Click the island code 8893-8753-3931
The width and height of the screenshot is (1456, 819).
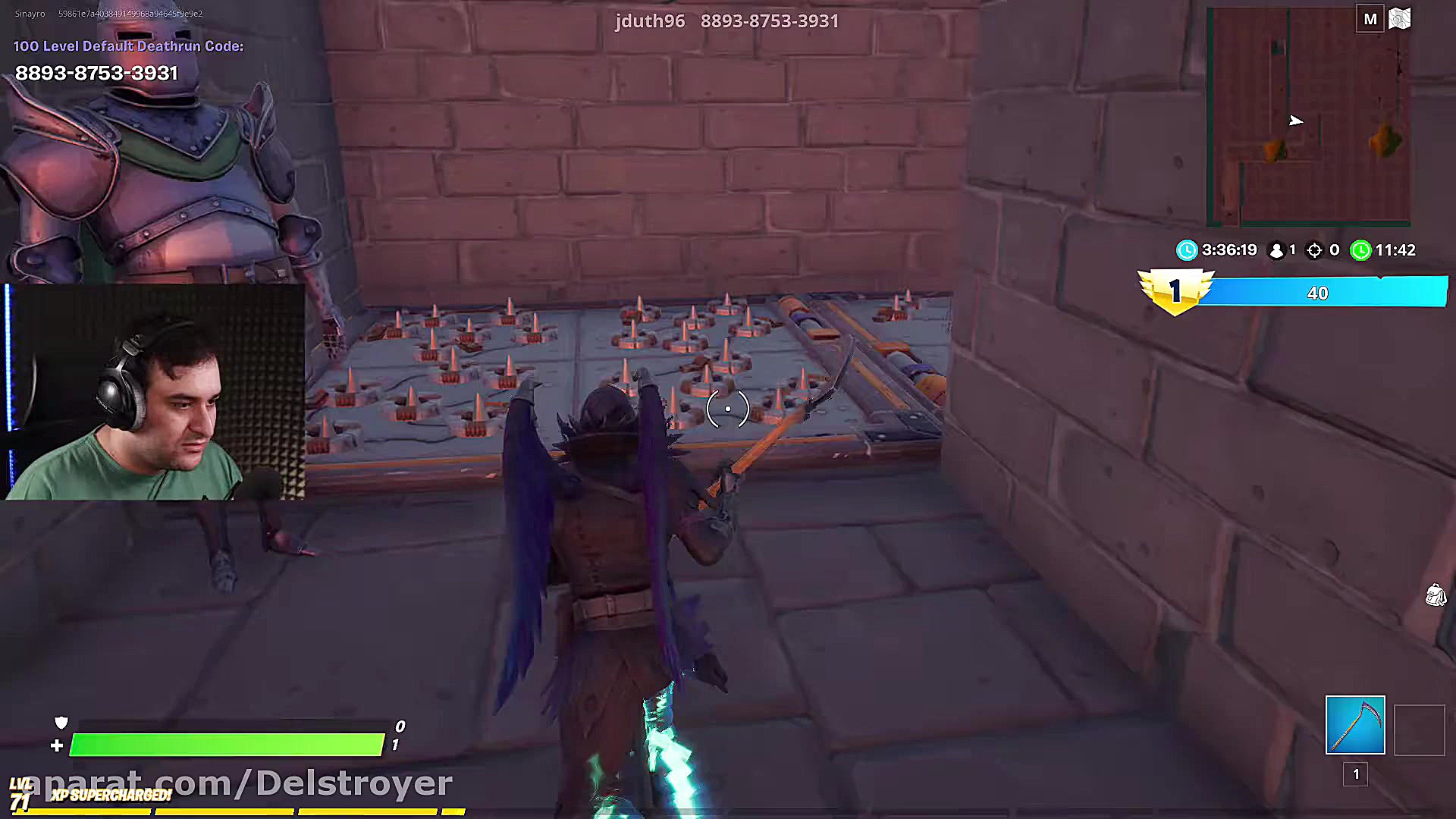coord(96,73)
